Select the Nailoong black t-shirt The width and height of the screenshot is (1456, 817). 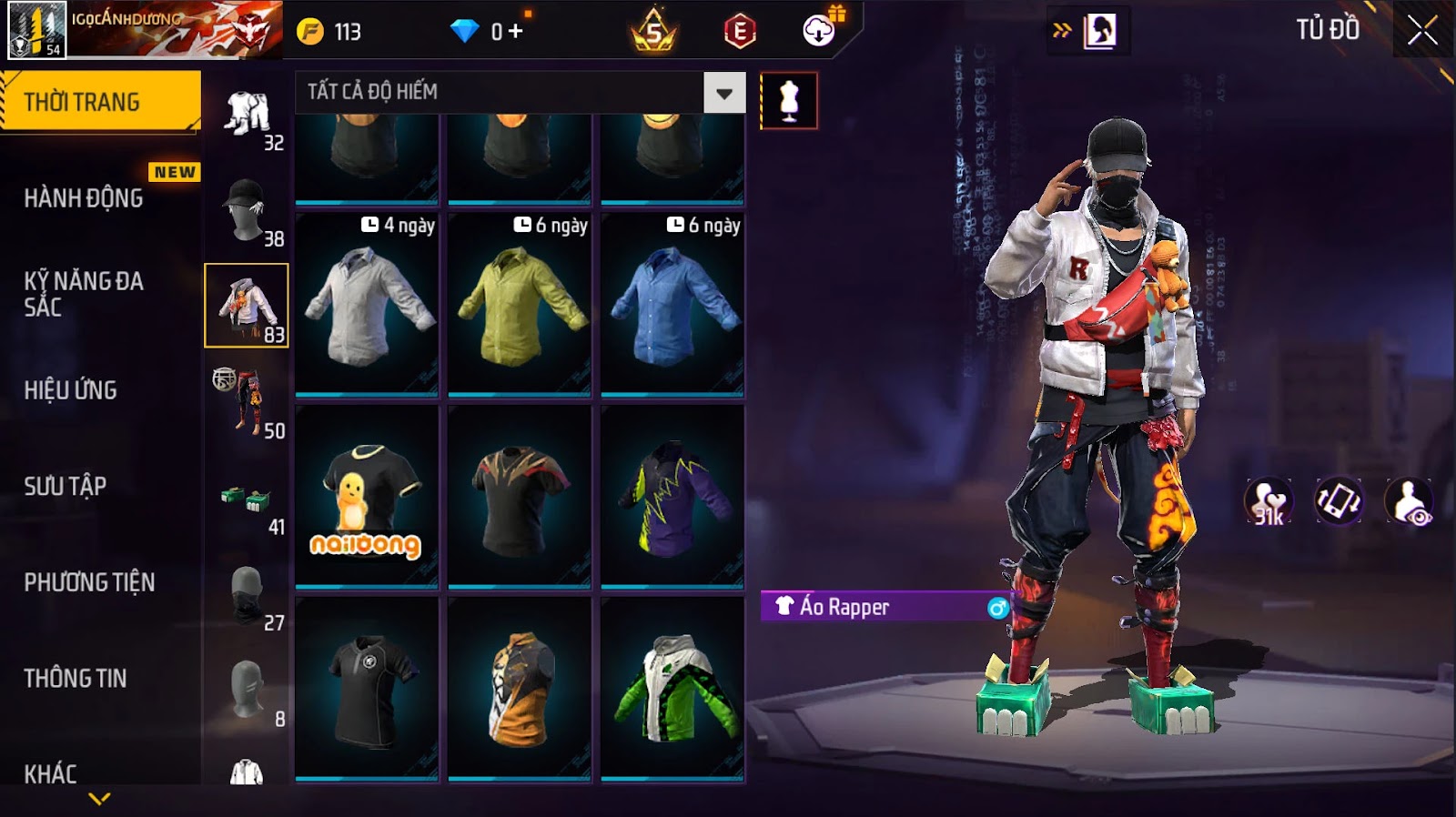[x=367, y=497]
